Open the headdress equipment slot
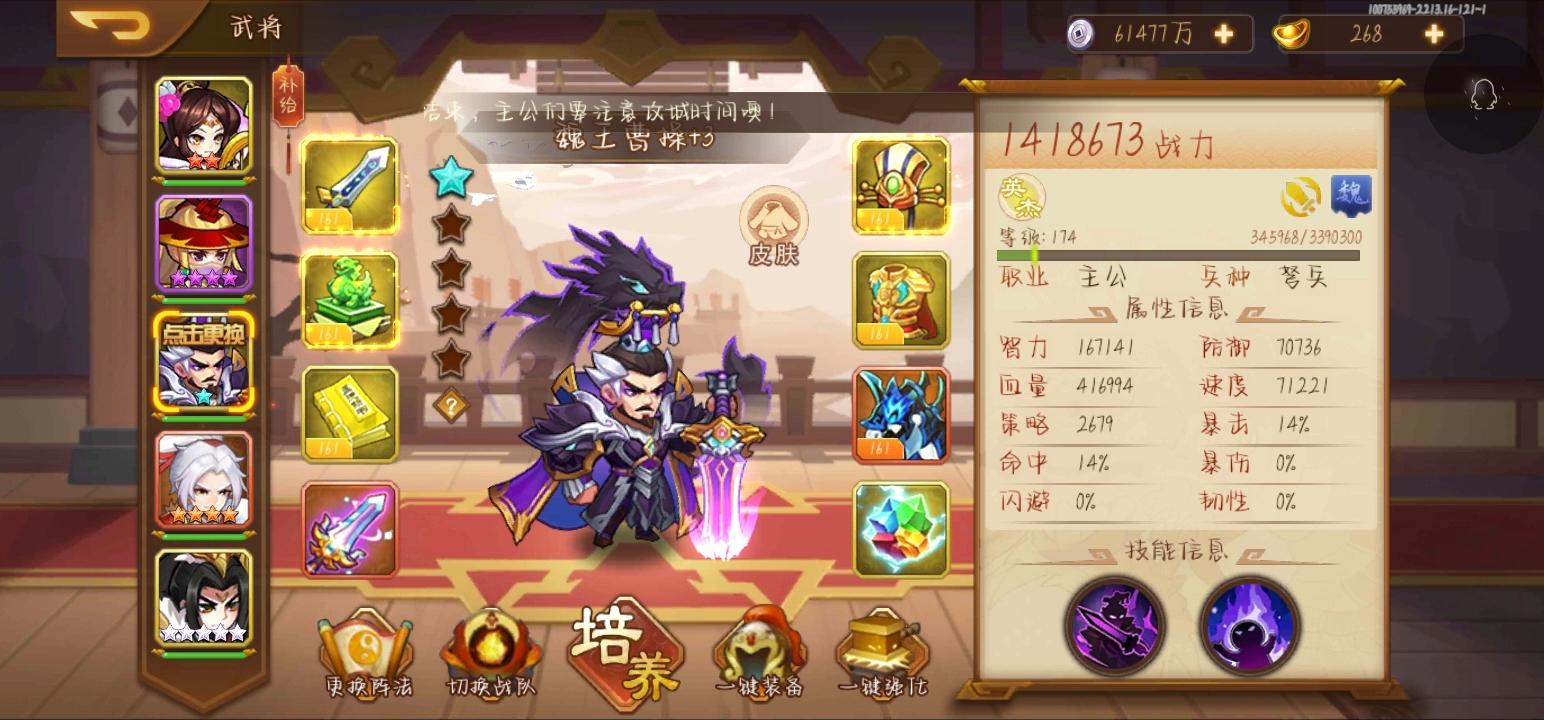Viewport: 1544px width, 720px height. tap(899, 186)
